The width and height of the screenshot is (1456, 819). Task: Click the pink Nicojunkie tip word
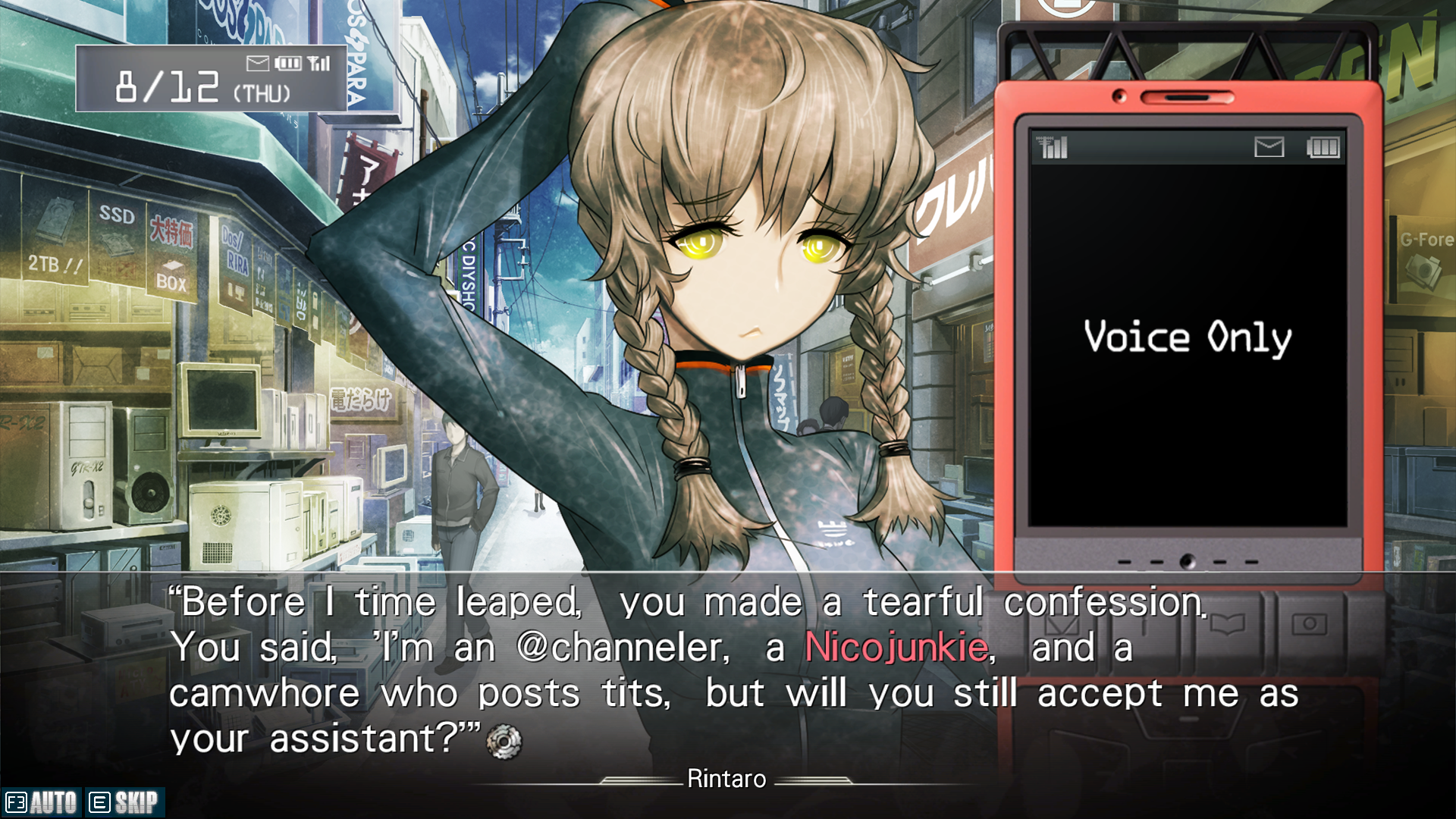(x=897, y=648)
